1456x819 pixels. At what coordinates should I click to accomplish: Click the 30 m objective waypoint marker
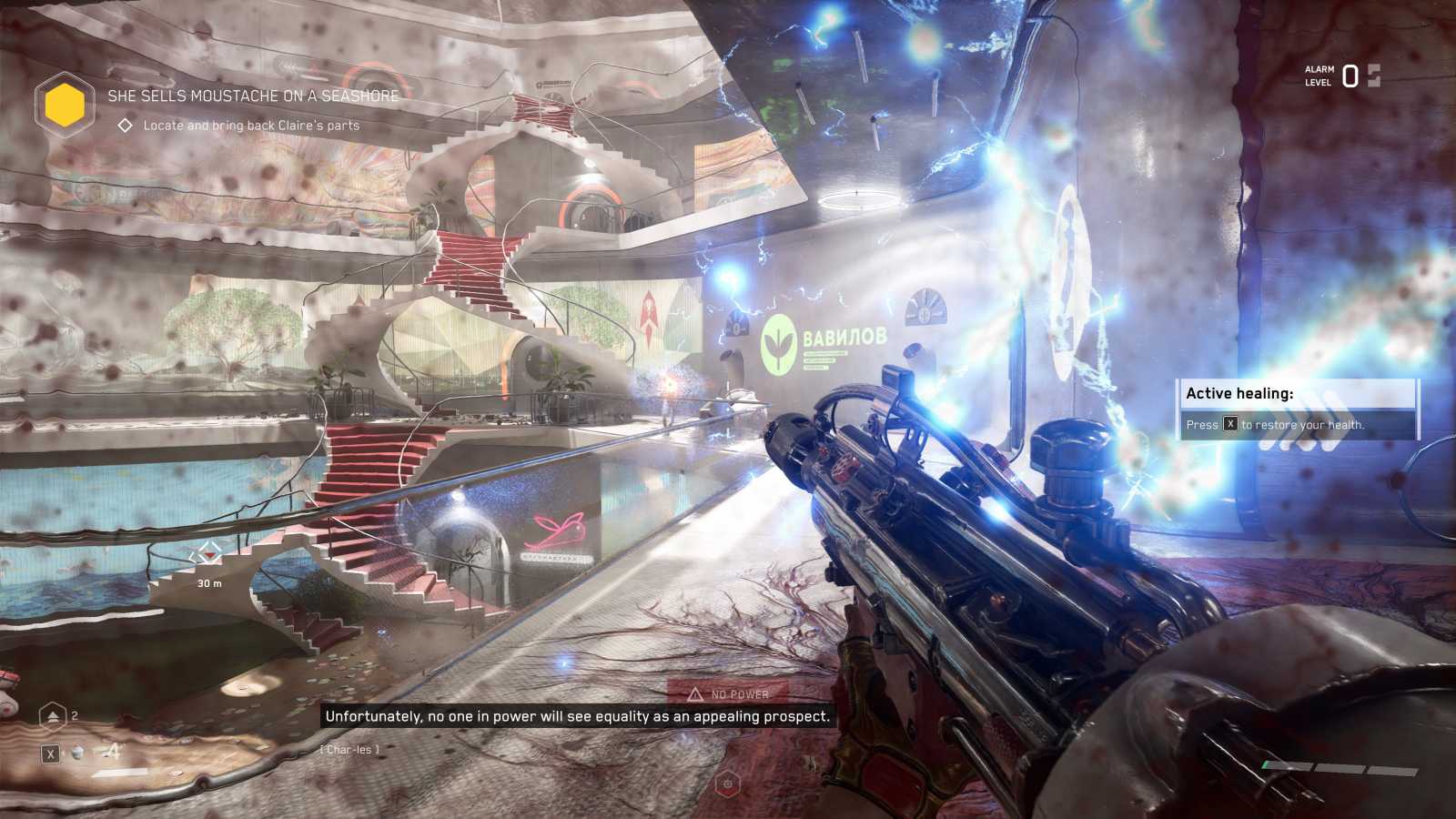point(209,554)
